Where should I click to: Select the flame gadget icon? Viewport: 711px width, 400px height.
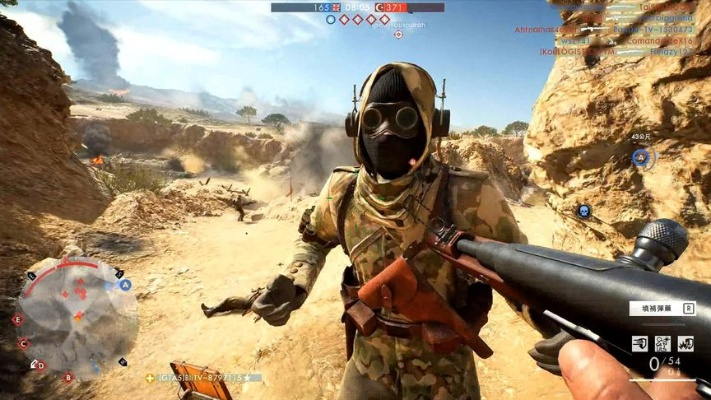(x=686, y=343)
